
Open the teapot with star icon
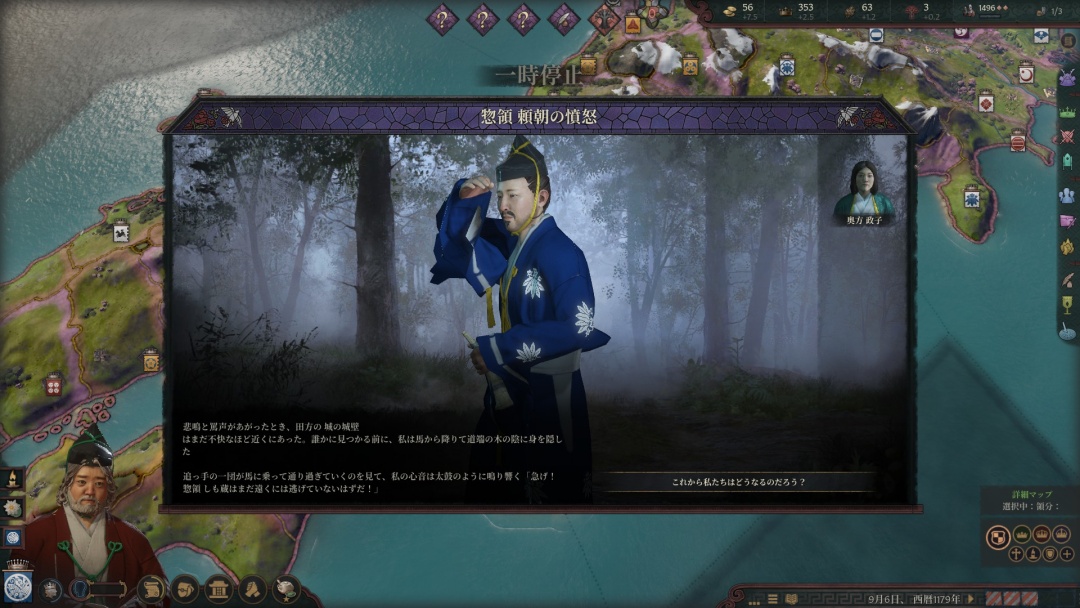click(286, 589)
